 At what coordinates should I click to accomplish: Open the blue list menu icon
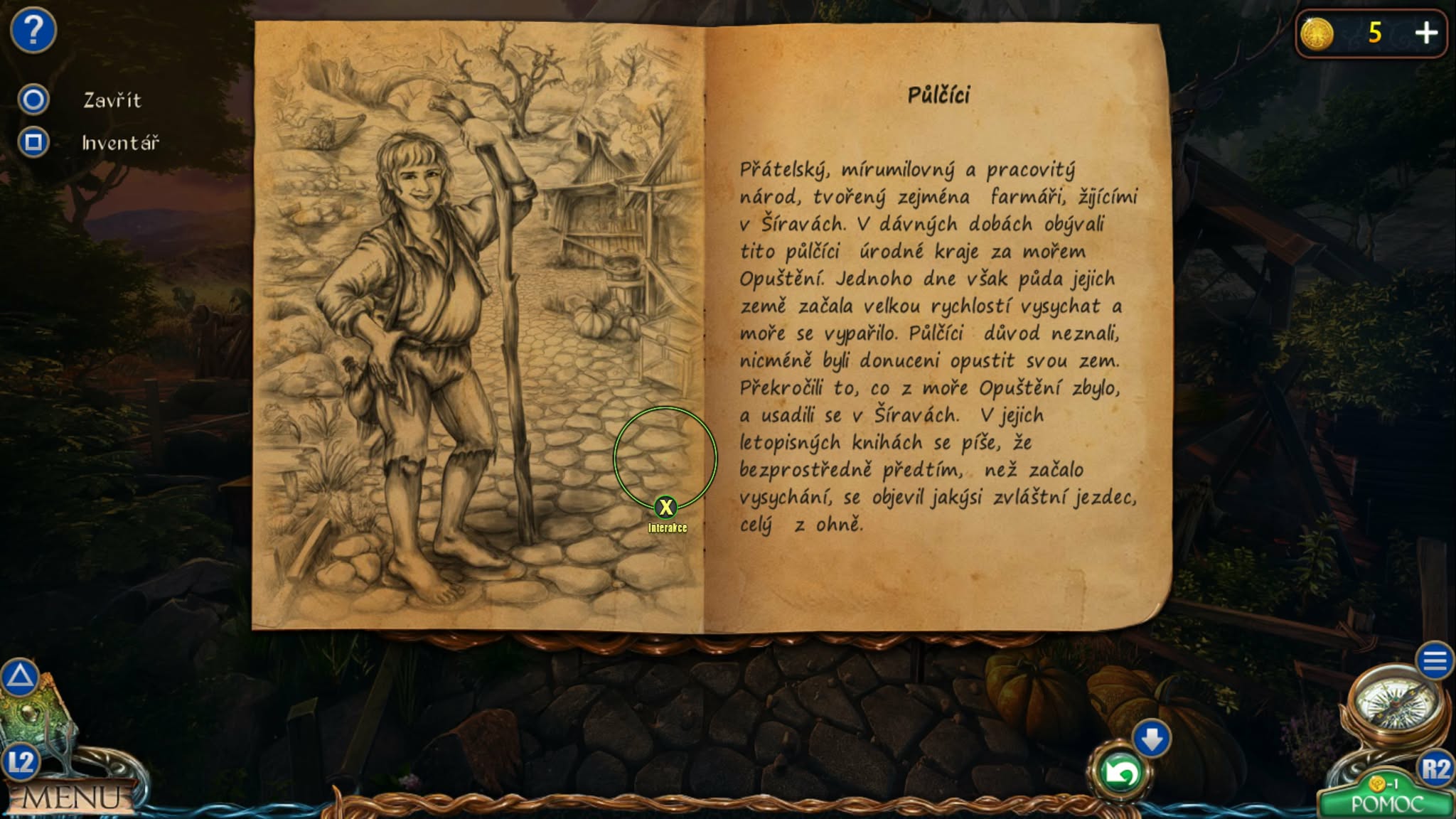(1434, 662)
